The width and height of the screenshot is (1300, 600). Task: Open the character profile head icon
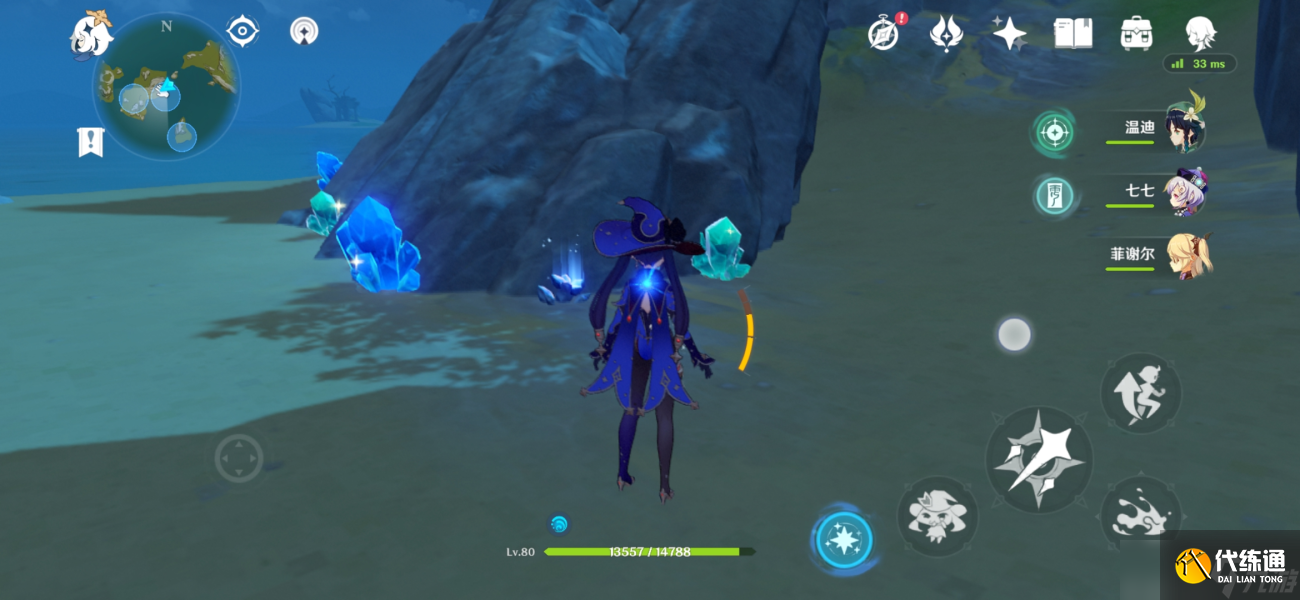click(x=1199, y=33)
